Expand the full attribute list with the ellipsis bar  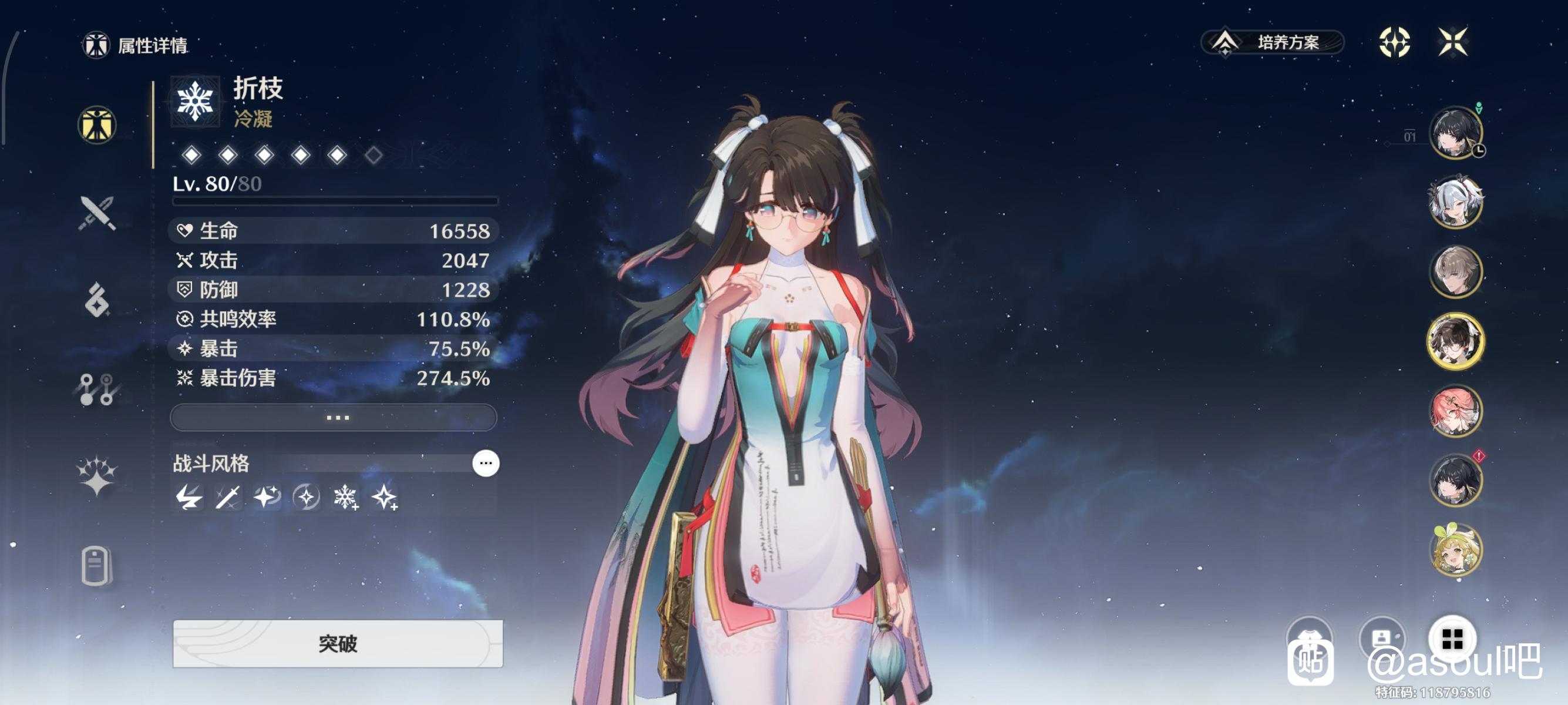pos(334,418)
